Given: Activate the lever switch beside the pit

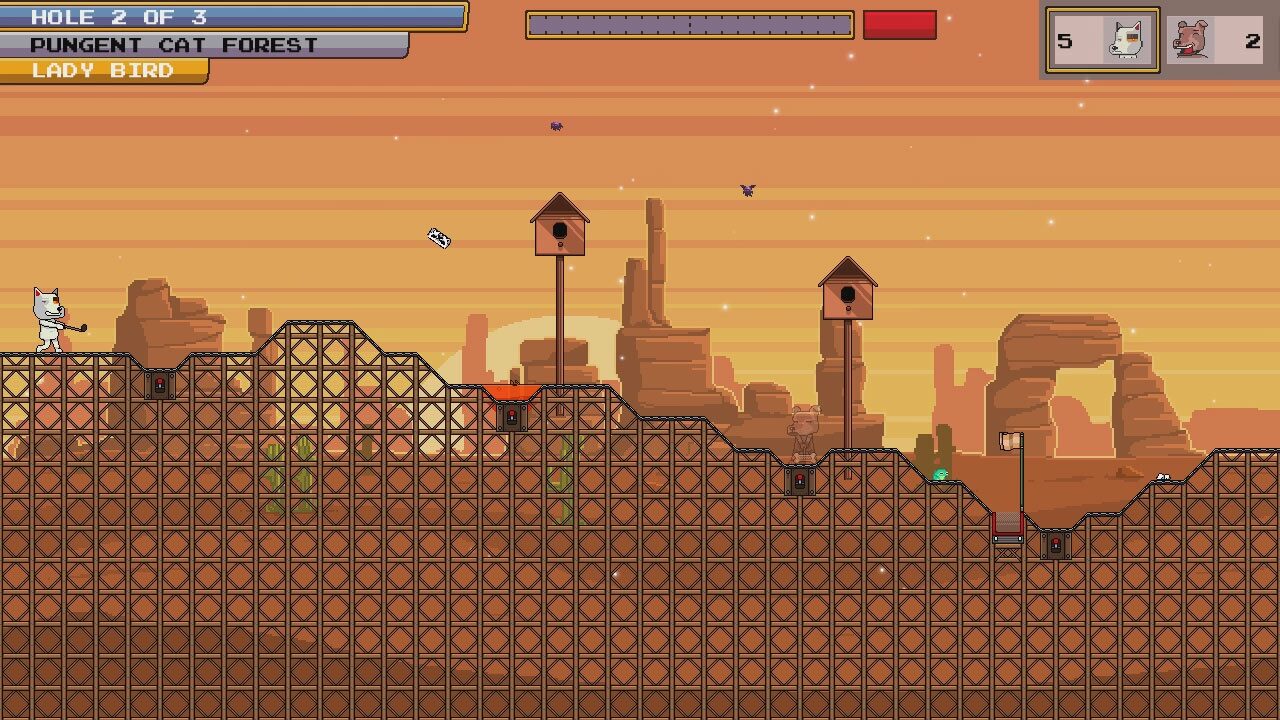Looking at the screenshot, I should coord(1056,545).
